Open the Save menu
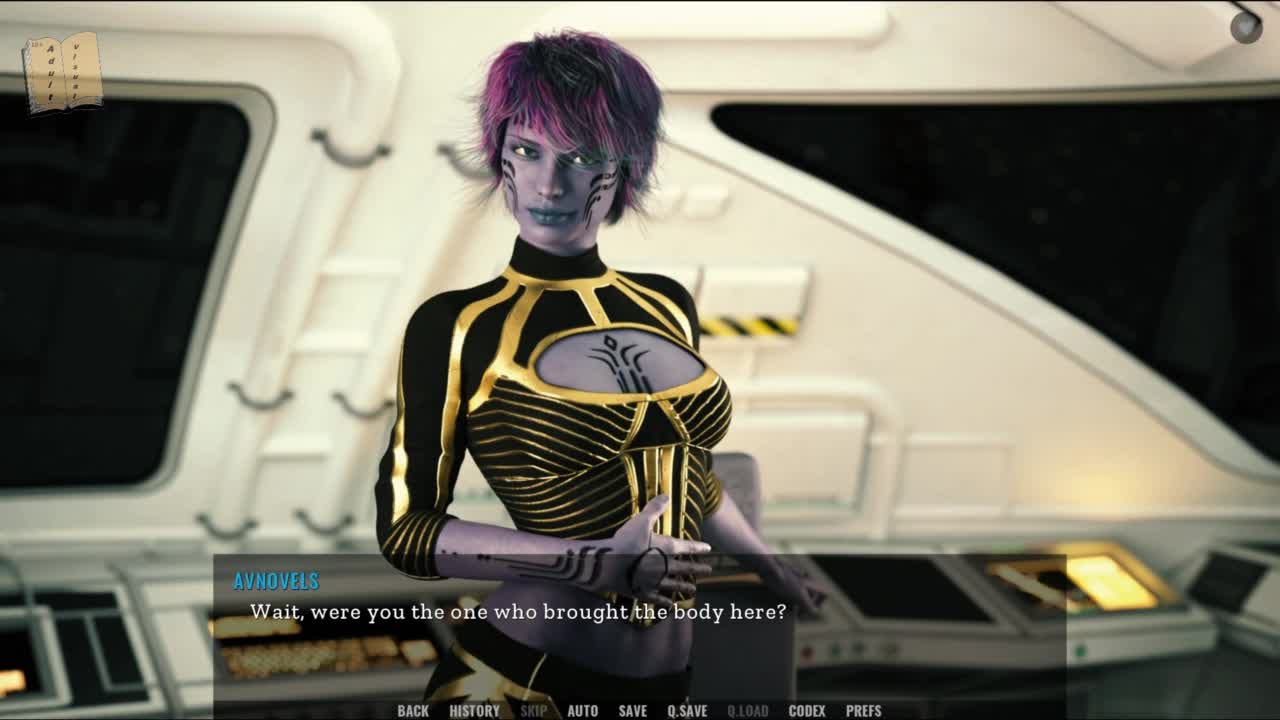 point(632,711)
